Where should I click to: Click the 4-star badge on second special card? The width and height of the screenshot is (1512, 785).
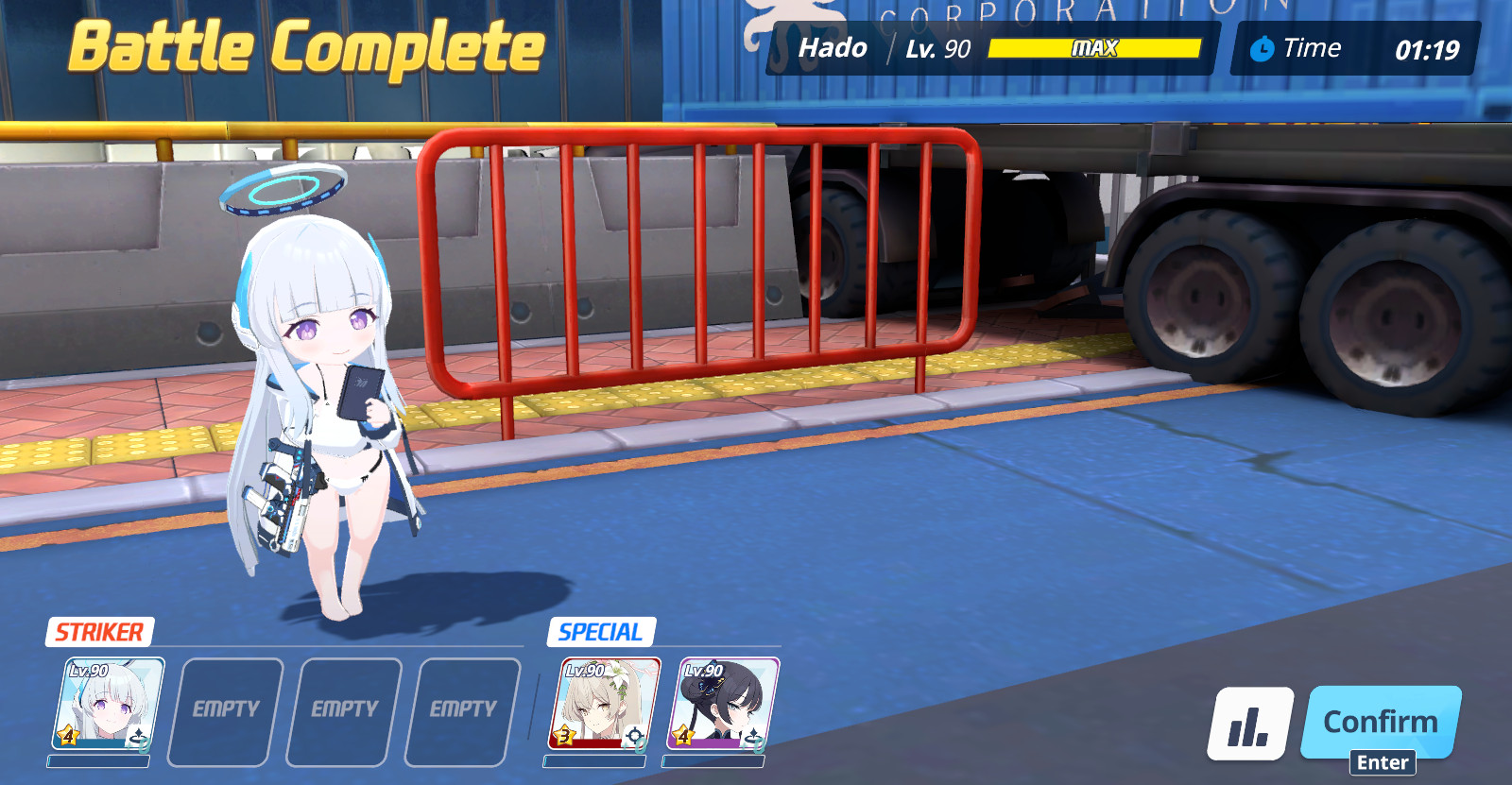(682, 735)
